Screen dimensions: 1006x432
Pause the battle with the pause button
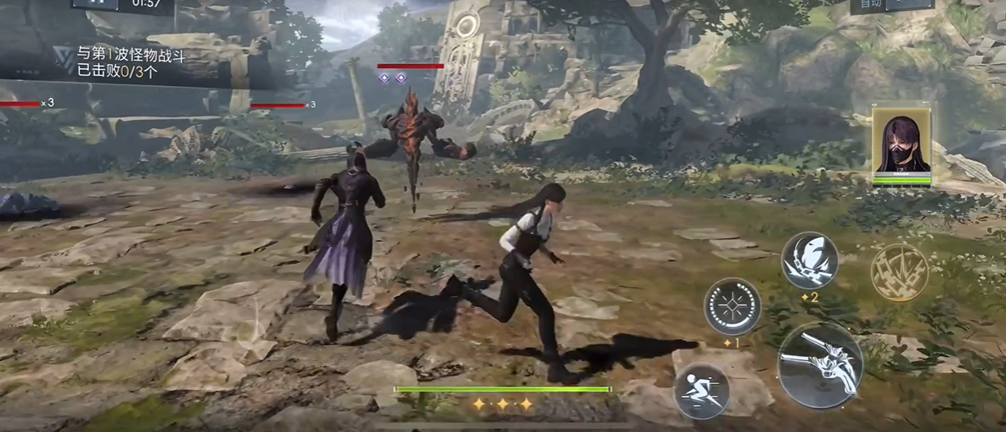[x=94, y=4]
